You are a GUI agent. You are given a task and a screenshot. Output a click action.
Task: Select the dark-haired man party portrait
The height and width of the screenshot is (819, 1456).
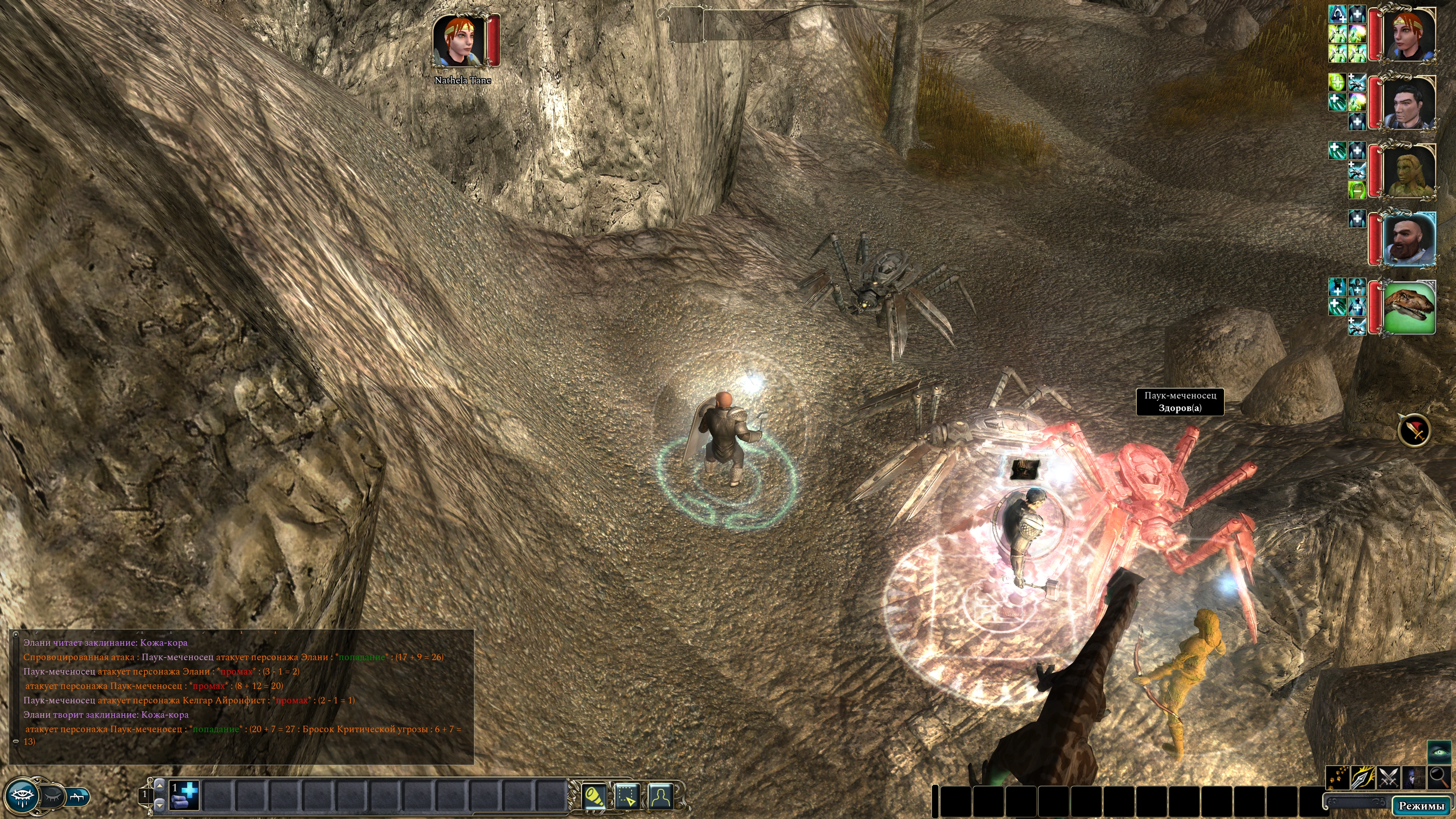pyautogui.click(x=1409, y=103)
